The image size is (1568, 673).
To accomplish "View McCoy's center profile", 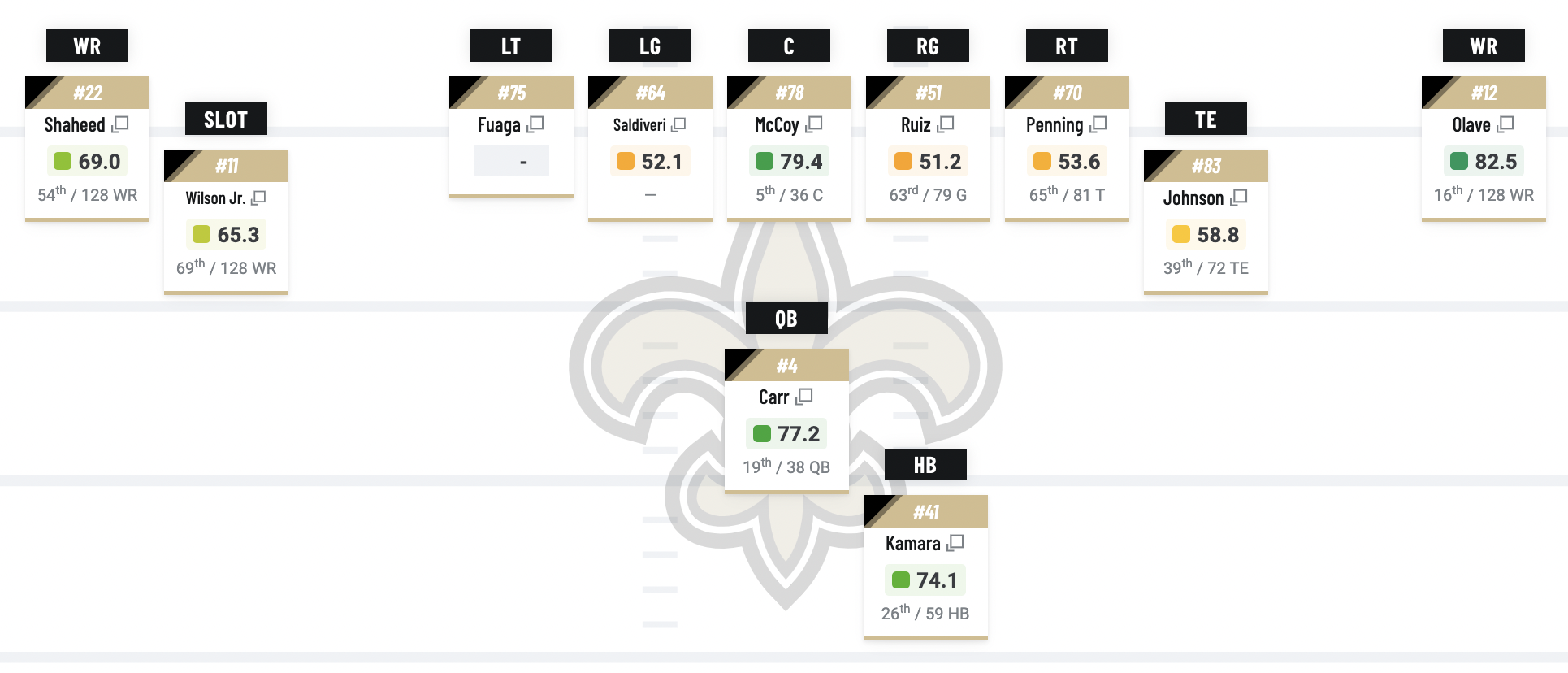I will (x=777, y=125).
